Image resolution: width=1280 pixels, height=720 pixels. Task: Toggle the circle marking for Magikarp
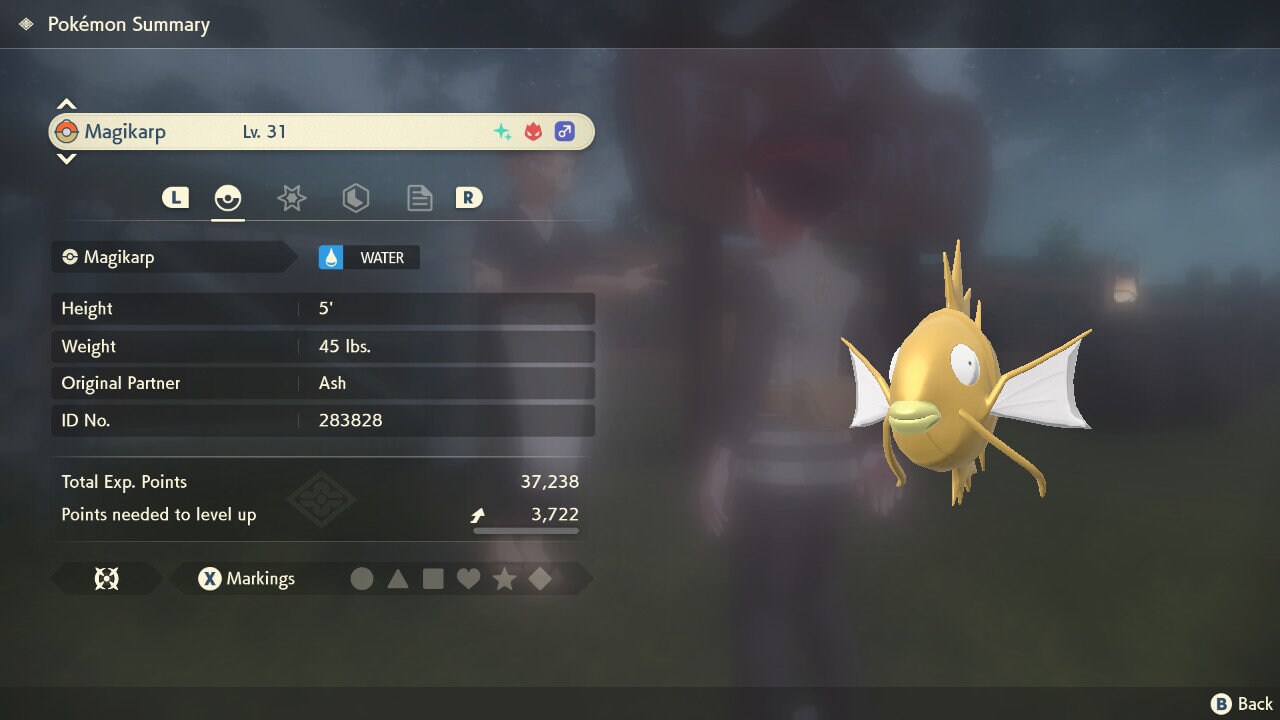click(362, 578)
